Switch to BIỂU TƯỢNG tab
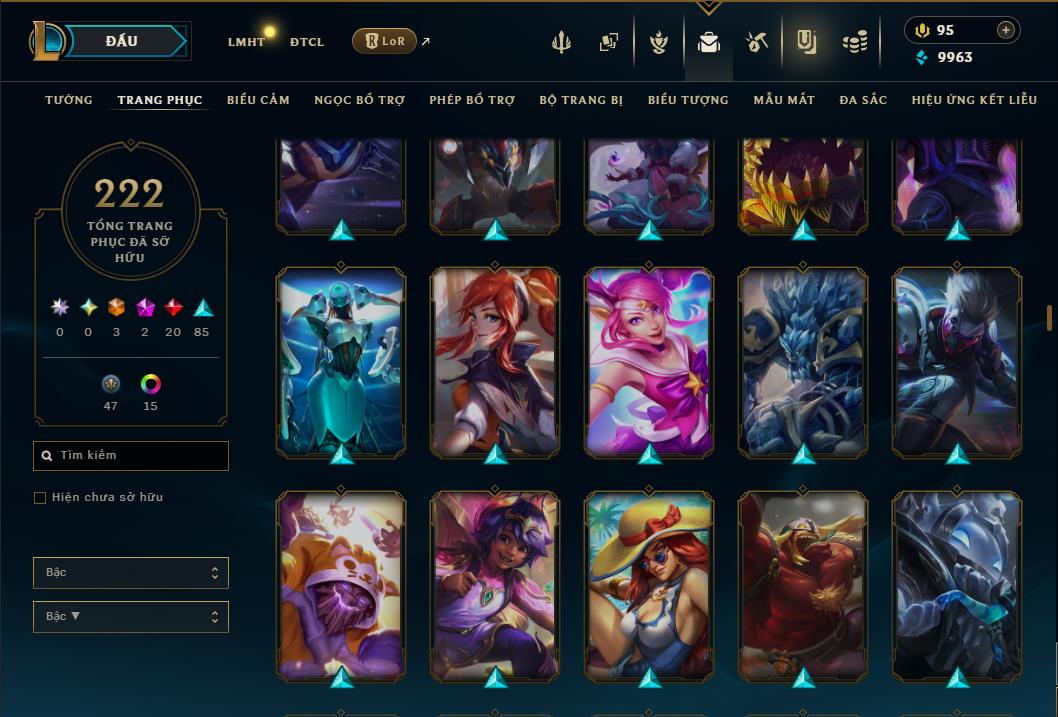This screenshot has width=1058, height=717. (688, 100)
